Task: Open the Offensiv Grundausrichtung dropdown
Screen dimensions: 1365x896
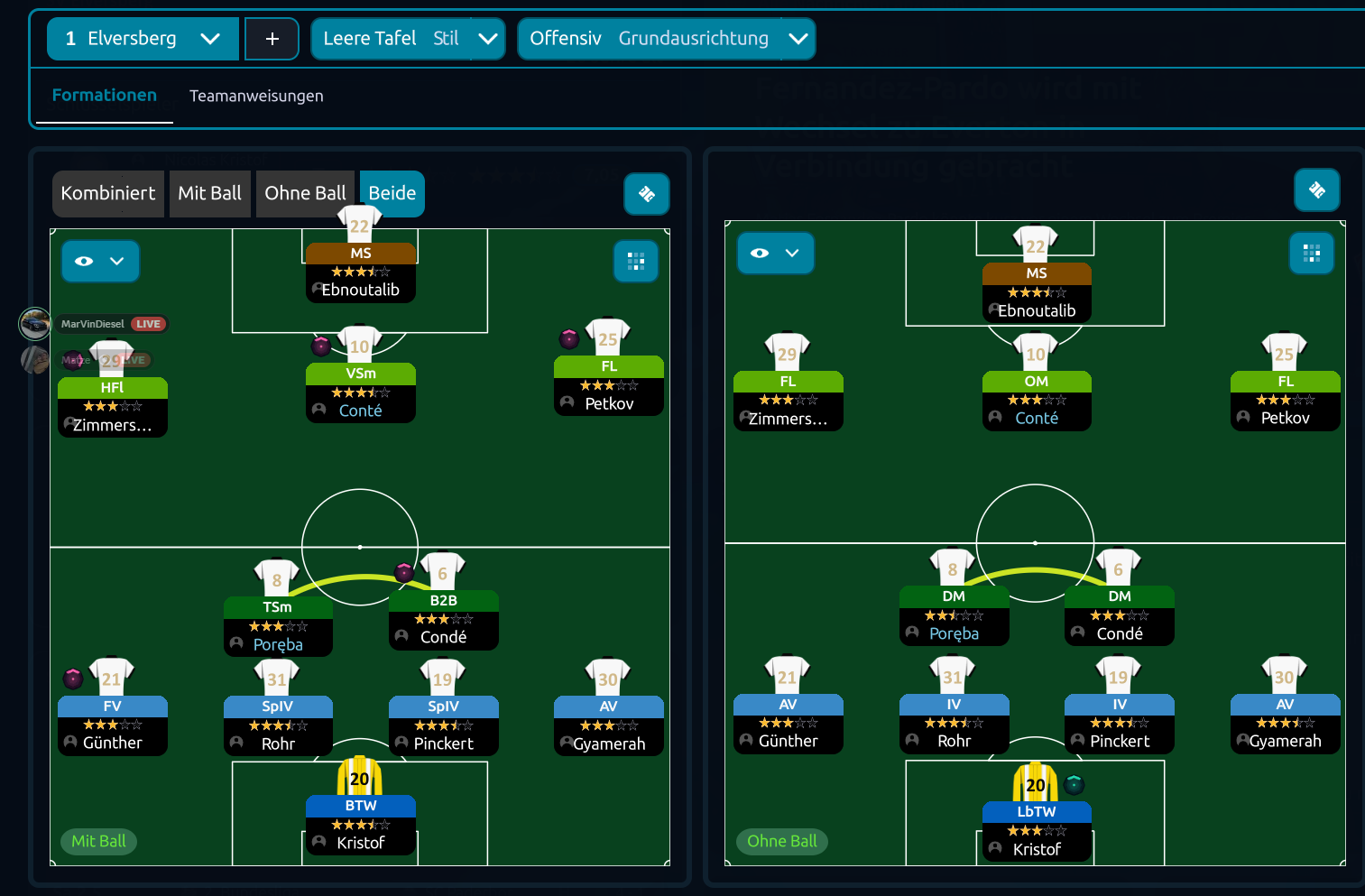Action: click(666, 39)
